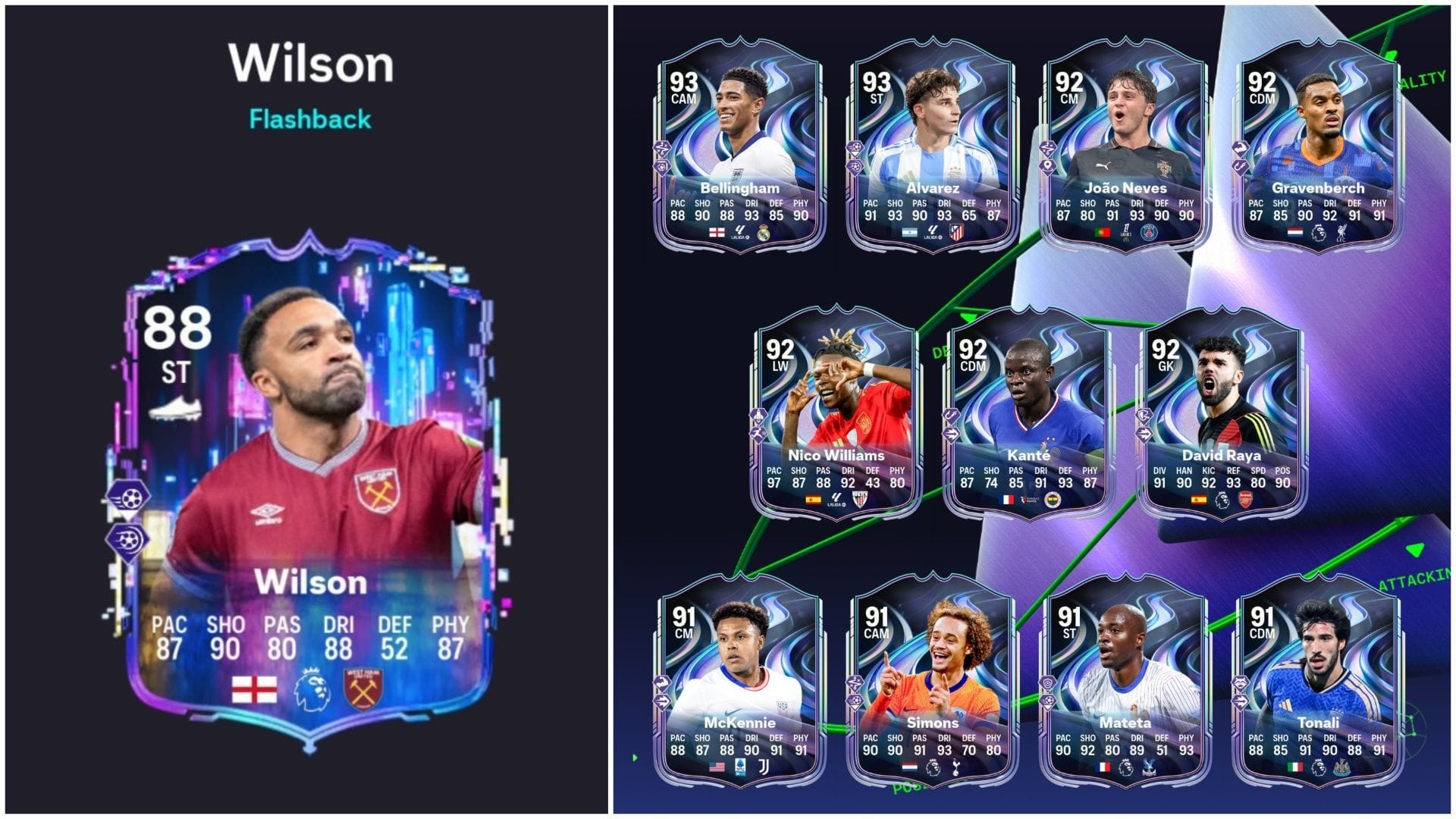Viewport: 1456px width, 819px height.
Task: Click the Atlético Madrid crest on Alvarez's card
Action: [x=956, y=231]
